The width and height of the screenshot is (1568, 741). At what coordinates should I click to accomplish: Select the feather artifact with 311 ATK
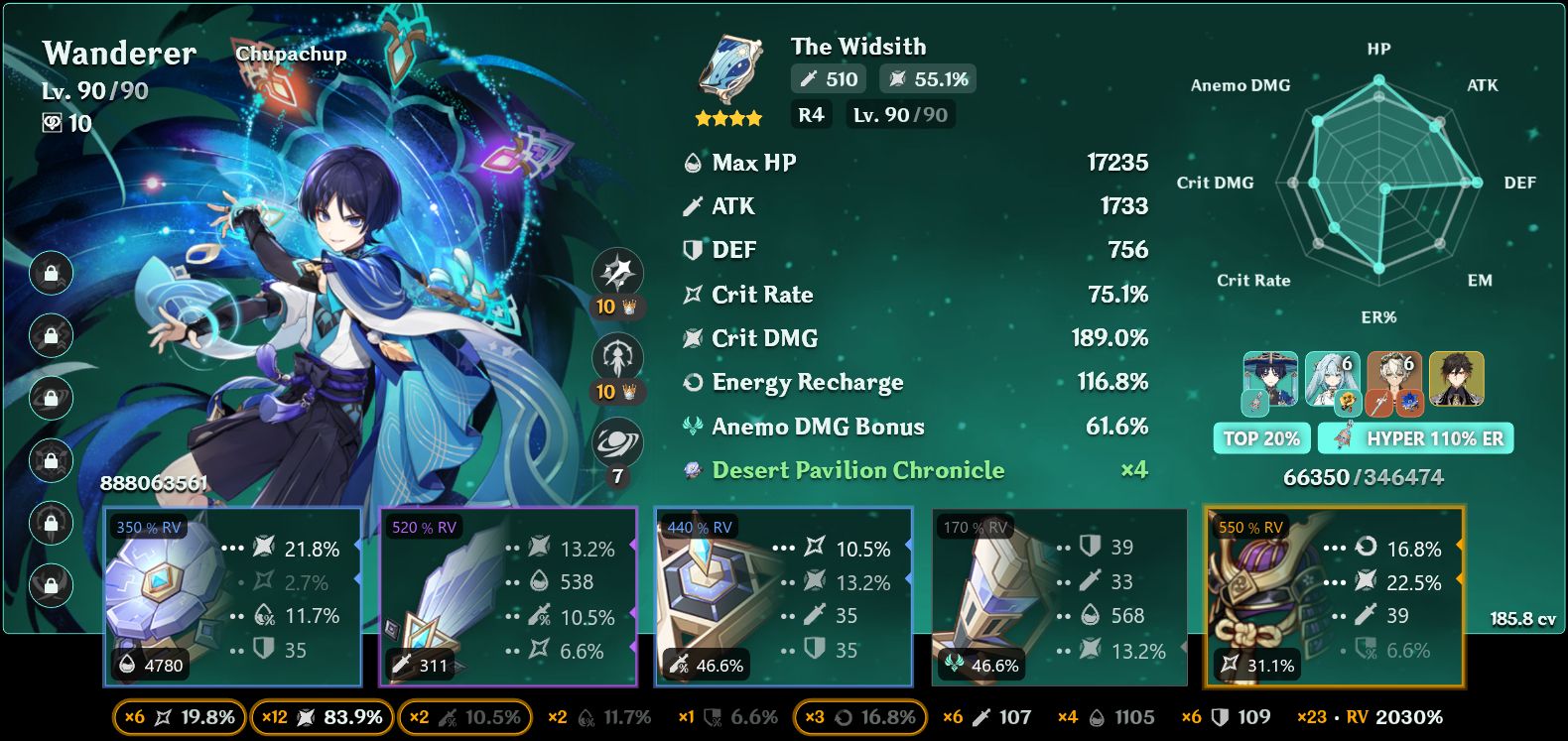507,596
